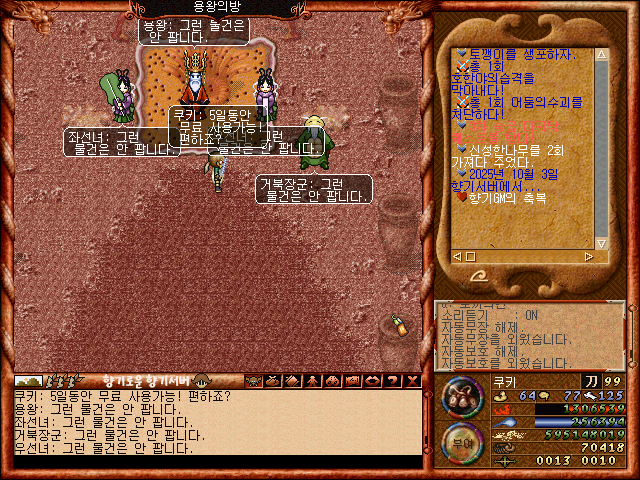Click the pouch bag toolbar icon
Screen dimensions: 640x480
pyautogui.click(x=274, y=380)
